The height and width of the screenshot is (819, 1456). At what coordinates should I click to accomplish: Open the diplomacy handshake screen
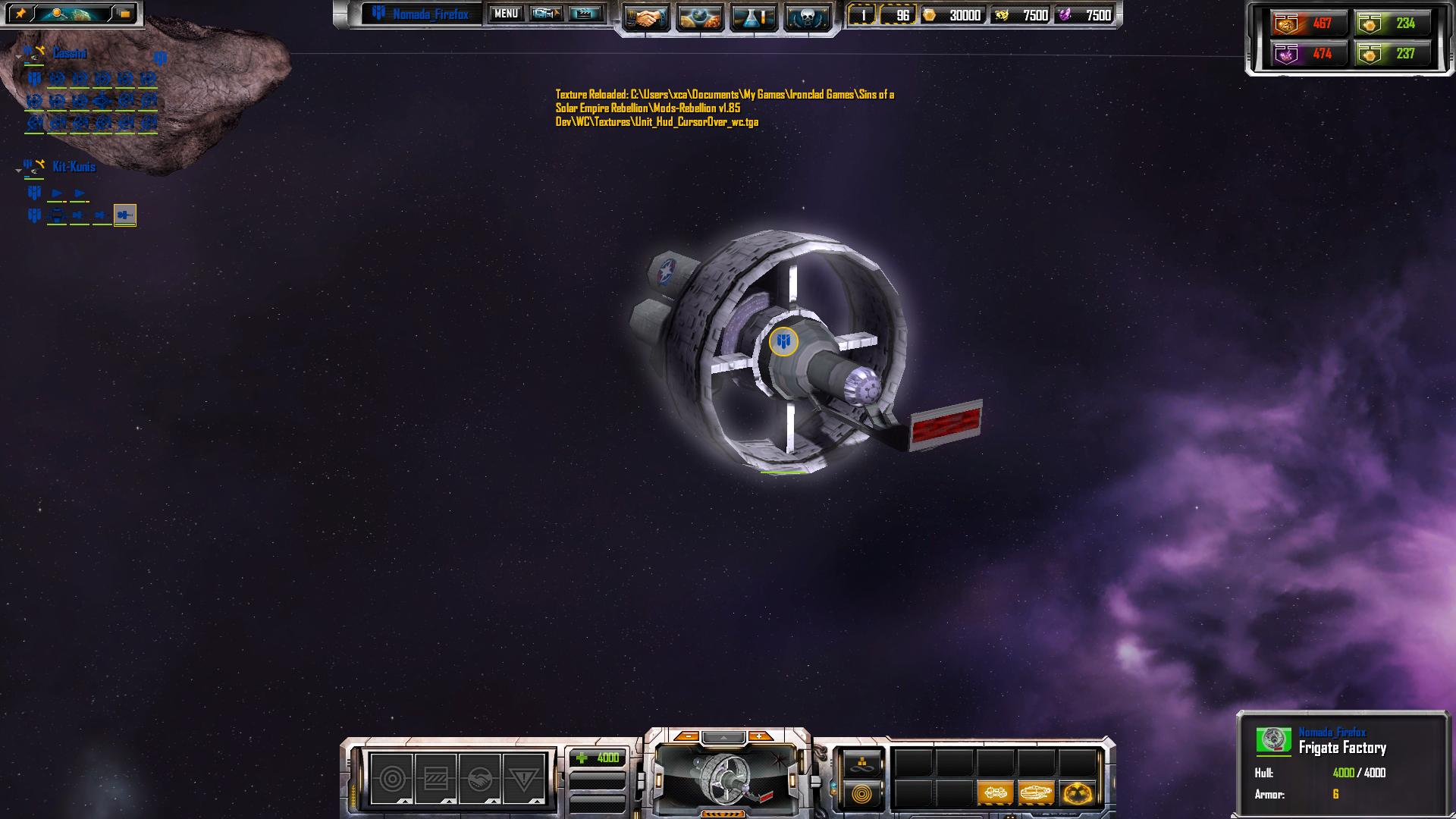click(x=647, y=17)
